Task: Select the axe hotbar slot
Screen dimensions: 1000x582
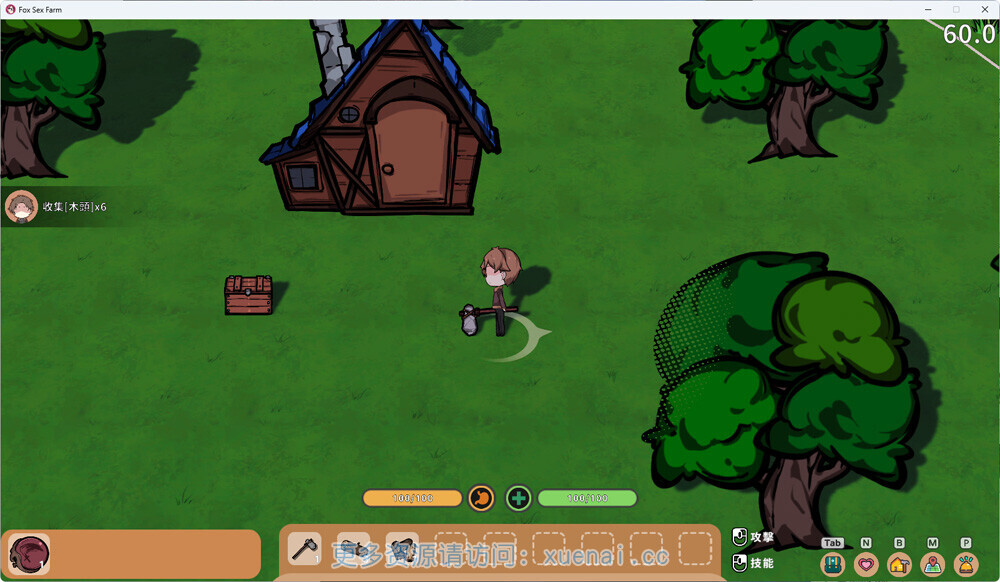Action: click(304, 548)
